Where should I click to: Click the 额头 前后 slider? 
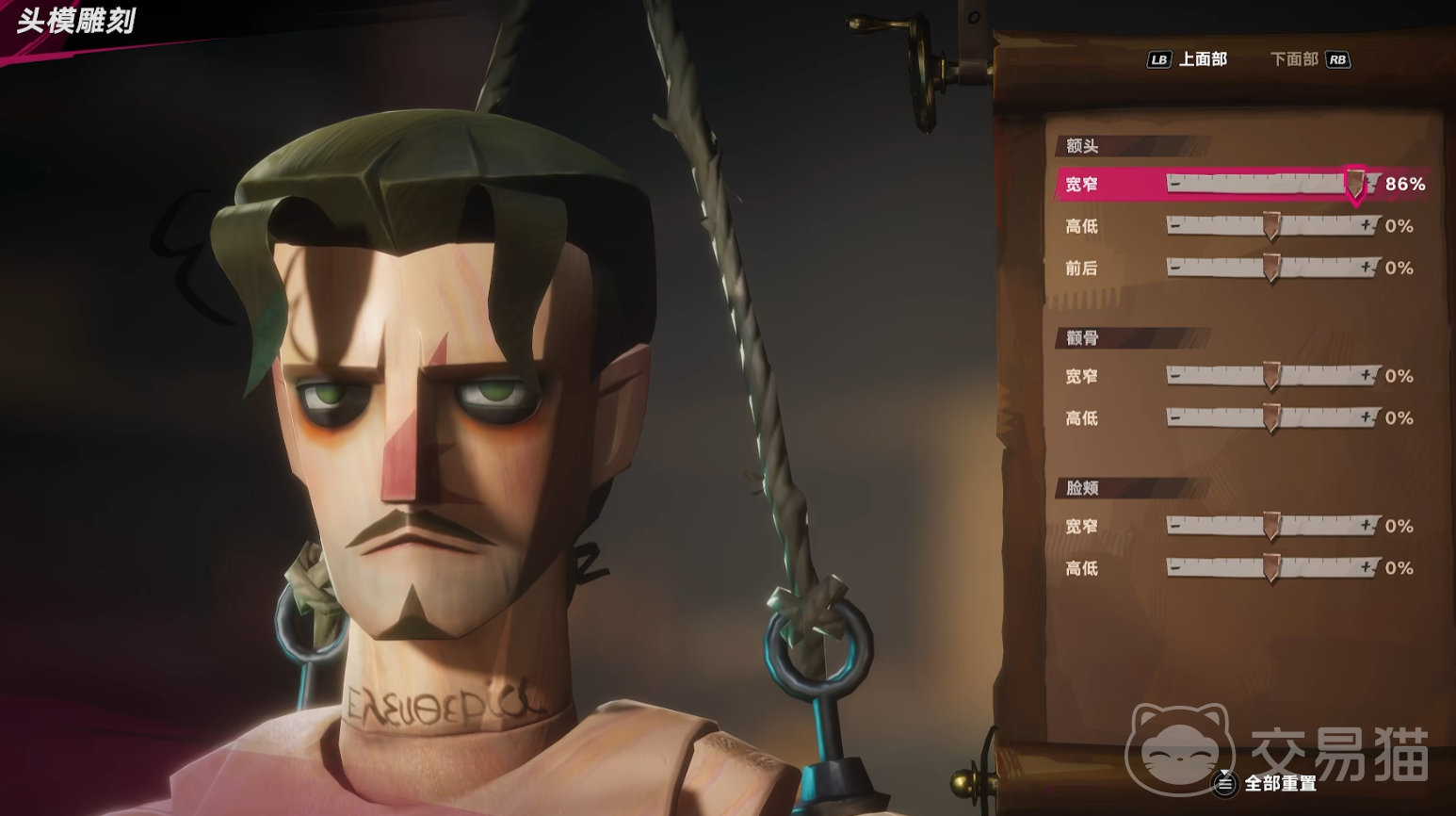click(x=1270, y=268)
